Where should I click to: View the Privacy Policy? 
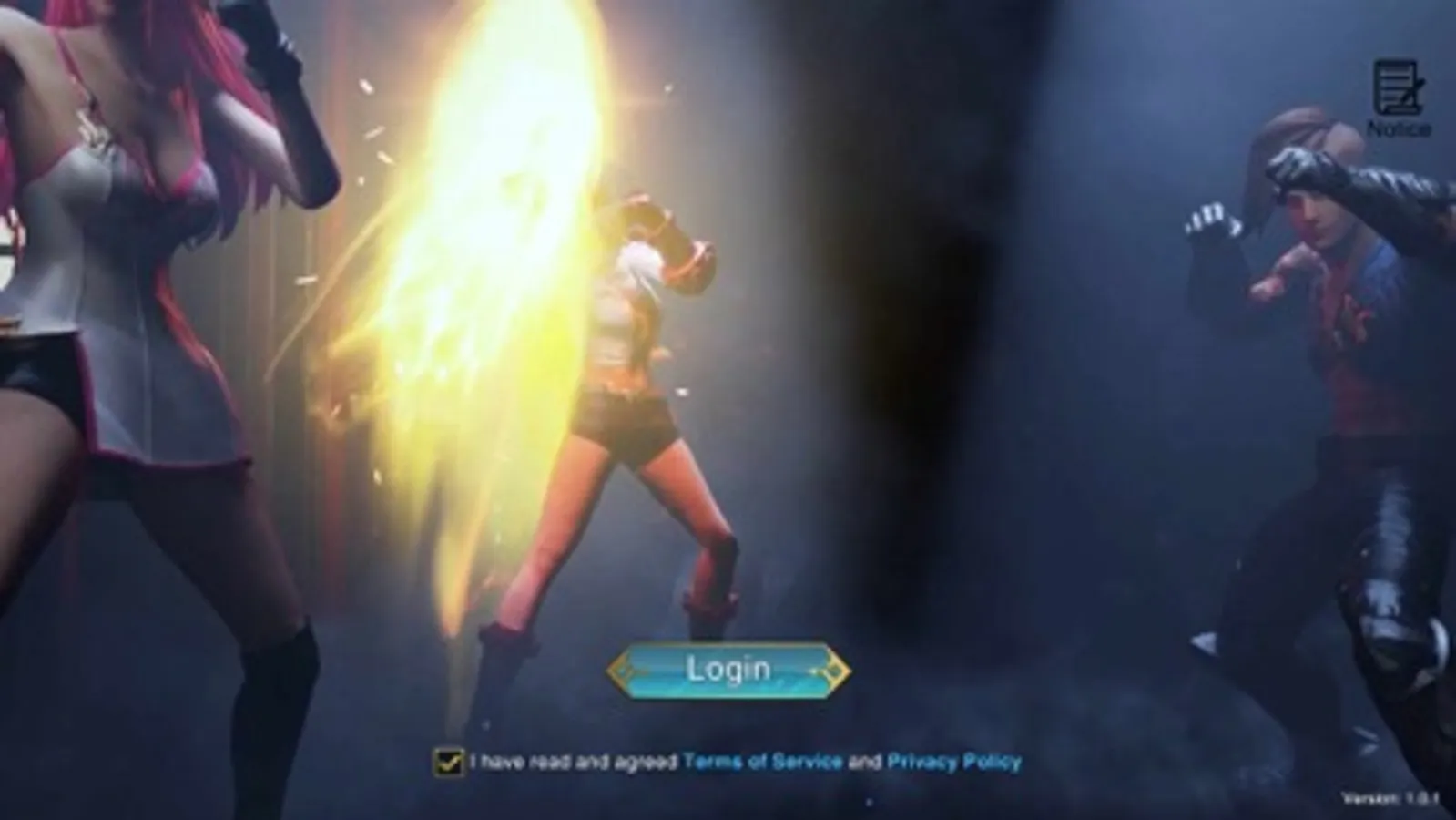coord(954,758)
